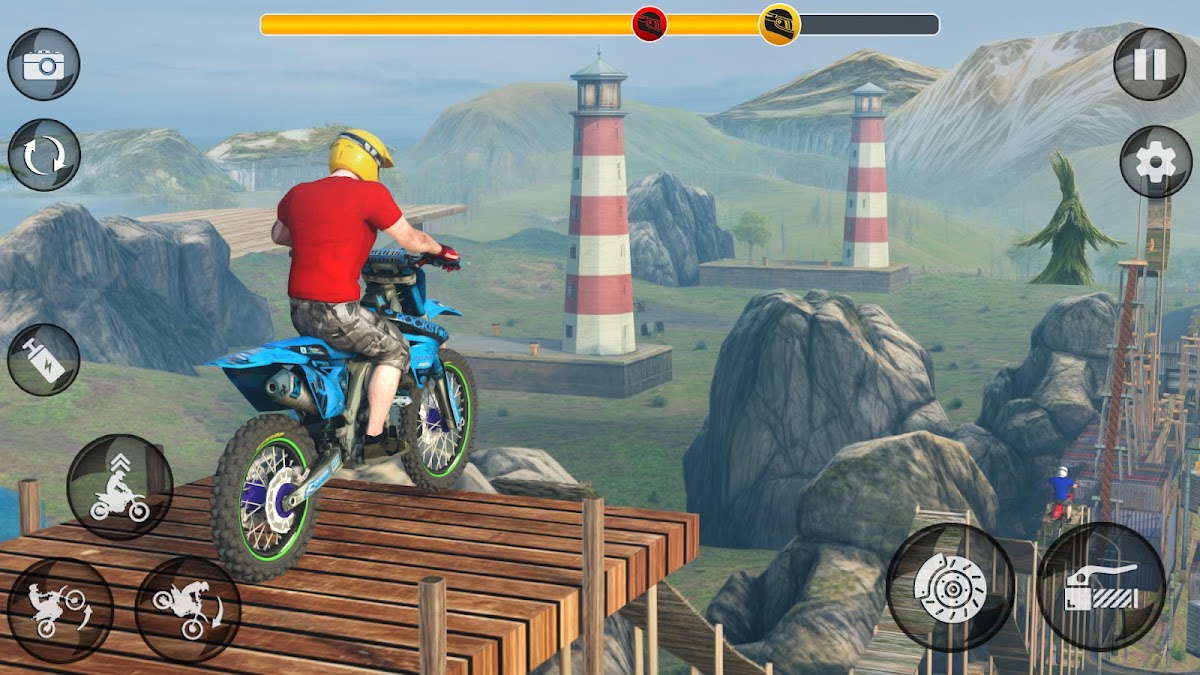The height and width of the screenshot is (675, 1200).
Task: Apply the brake disc button
Action: point(950,587)
